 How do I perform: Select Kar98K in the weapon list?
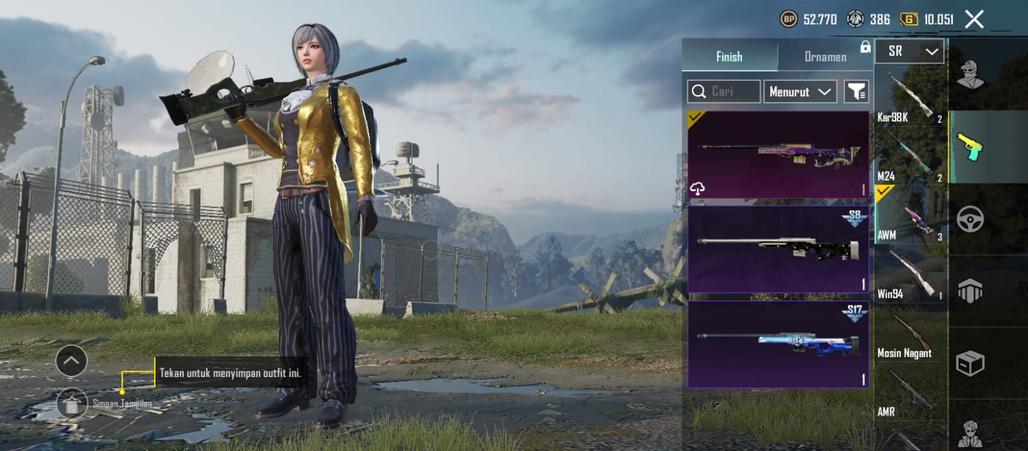909,101
